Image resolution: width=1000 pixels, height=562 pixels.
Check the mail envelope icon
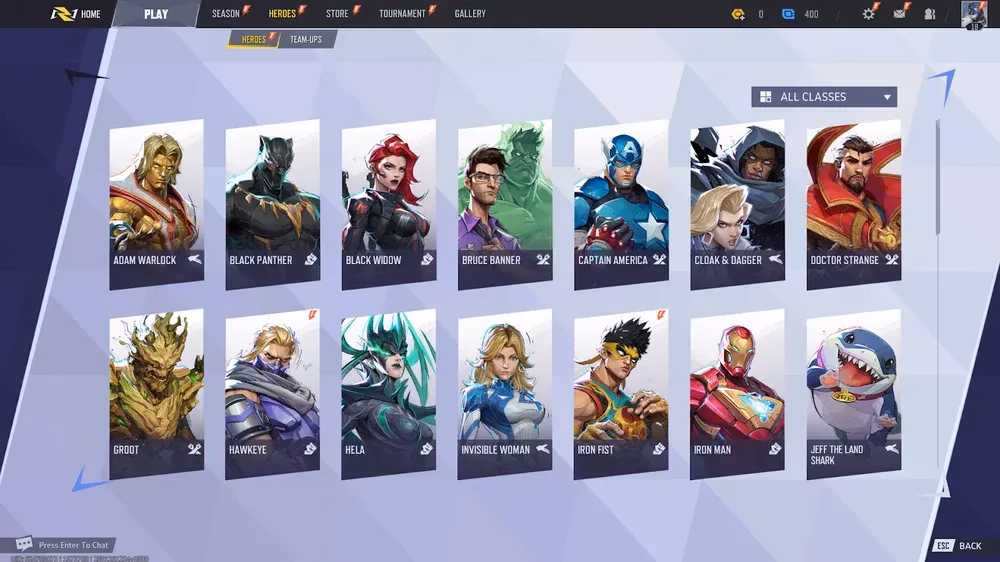[899, 14]
